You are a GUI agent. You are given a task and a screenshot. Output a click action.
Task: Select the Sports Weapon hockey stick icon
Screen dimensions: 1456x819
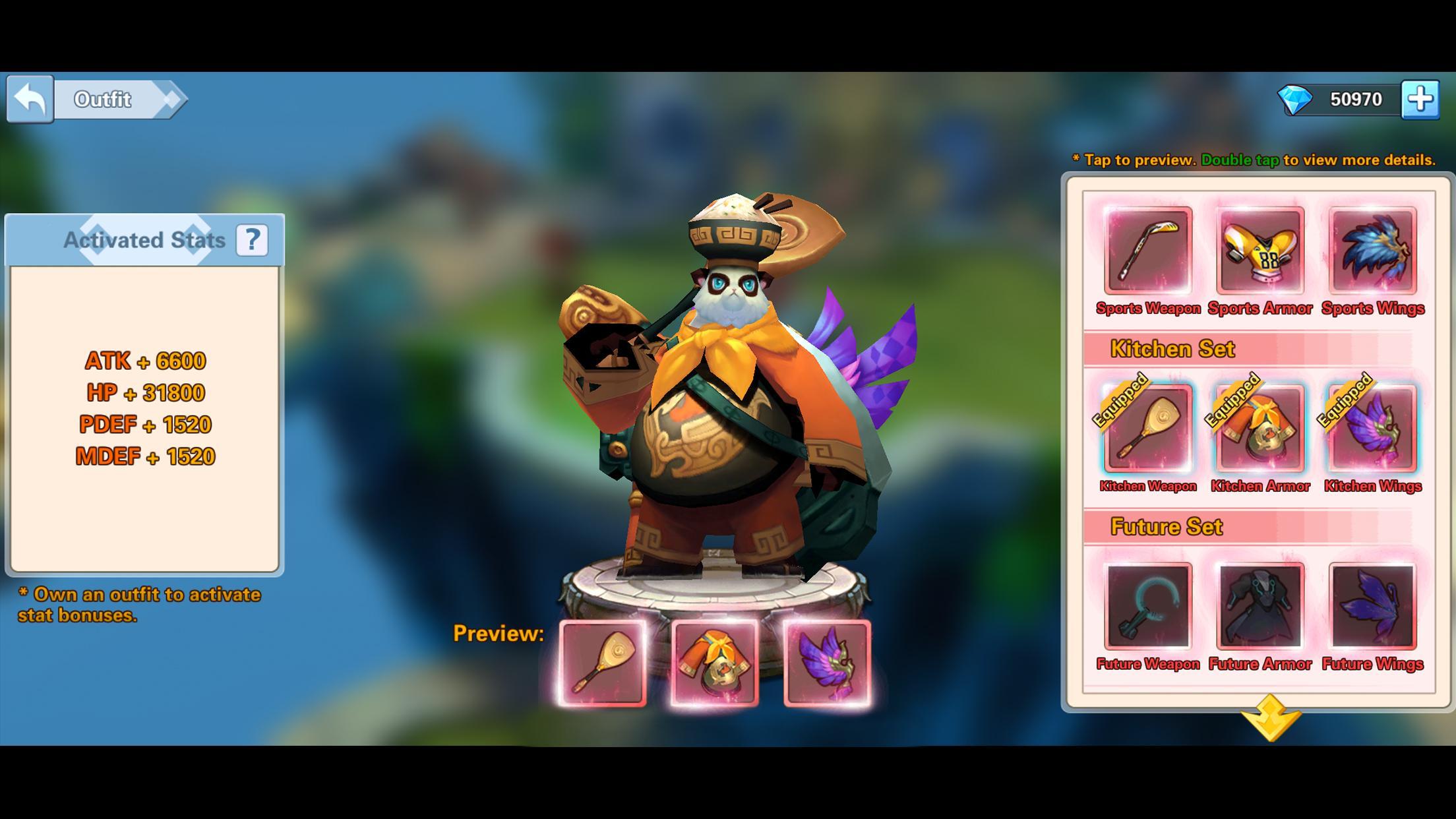1147,251
